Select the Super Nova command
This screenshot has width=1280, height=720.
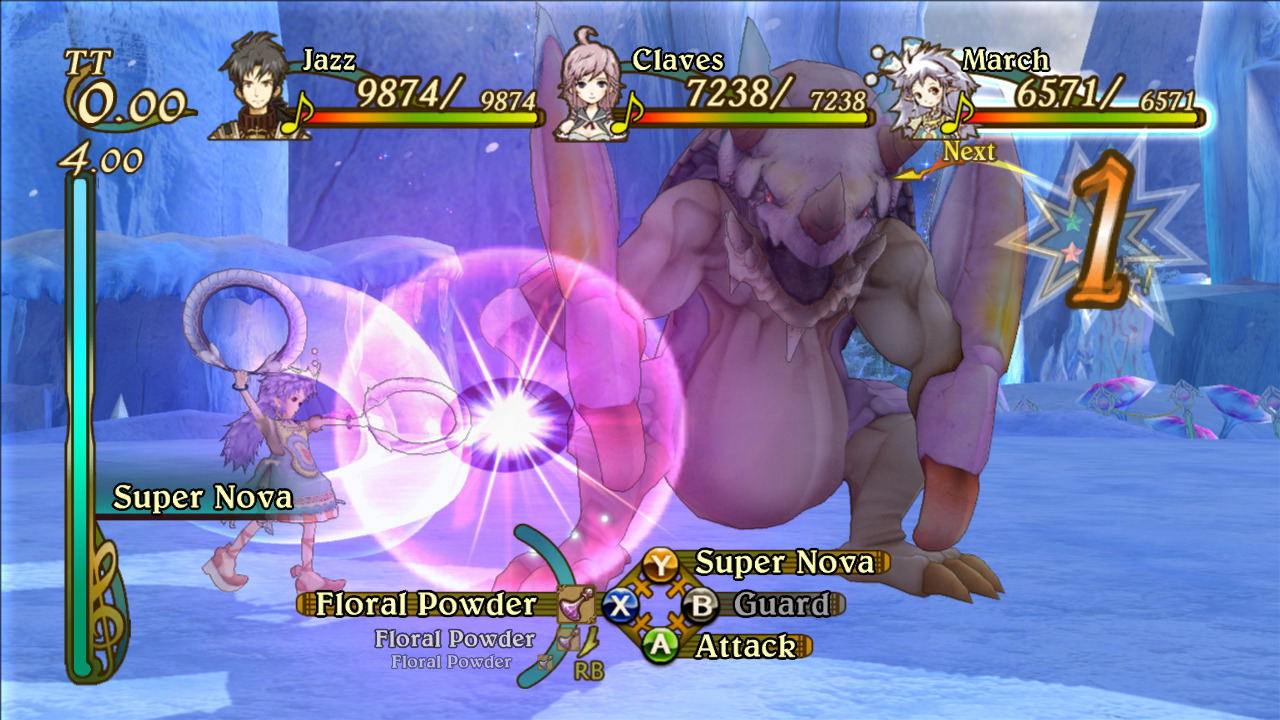click(x=783, y=563)
